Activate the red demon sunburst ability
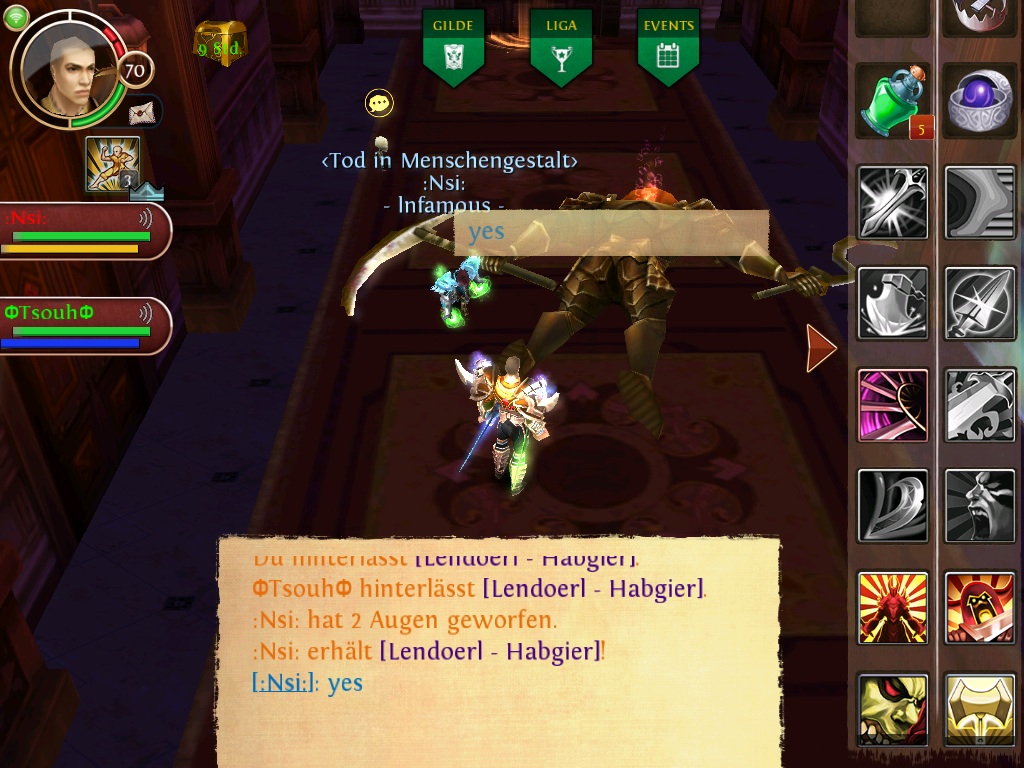The height and width of the screenshot is (768, 1024). click(893, 608)
